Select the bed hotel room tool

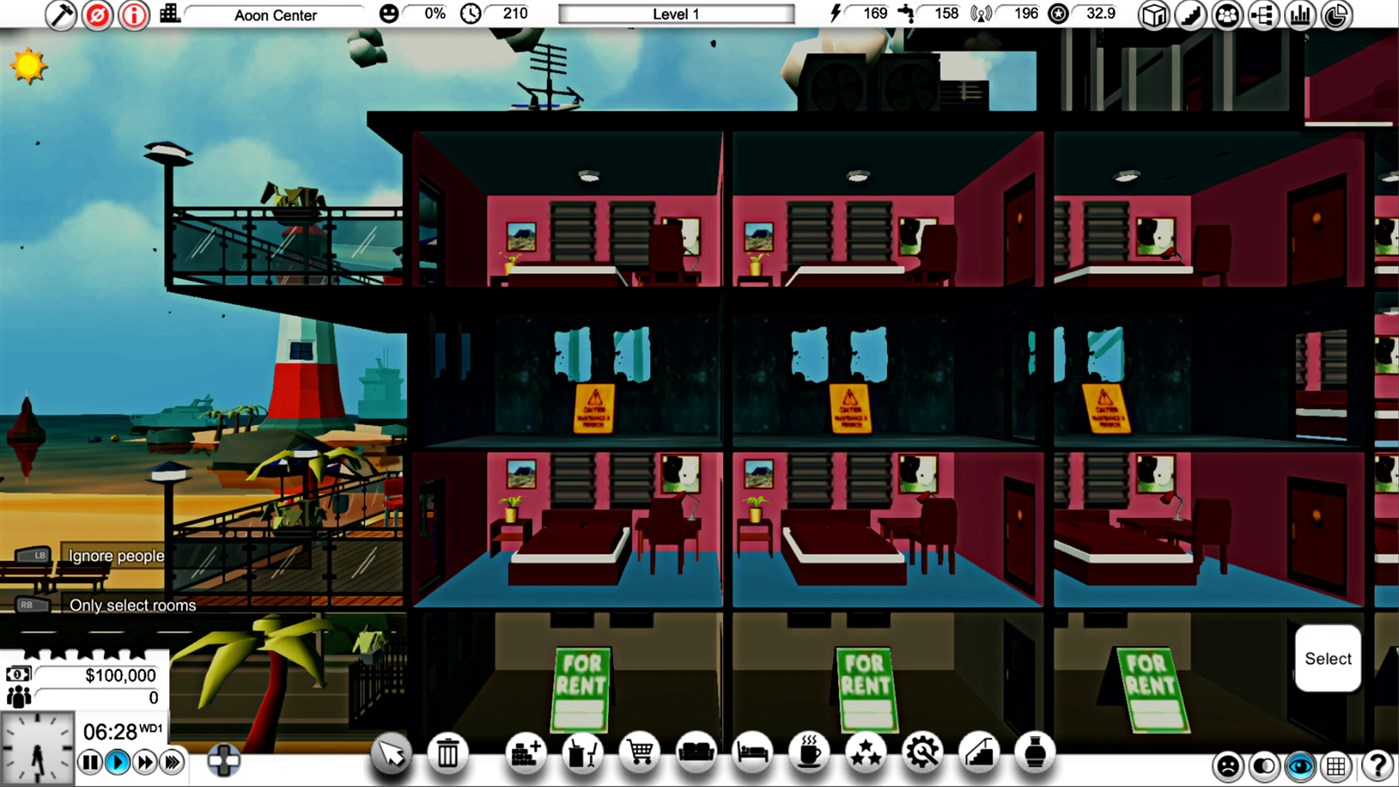(753, 752)
